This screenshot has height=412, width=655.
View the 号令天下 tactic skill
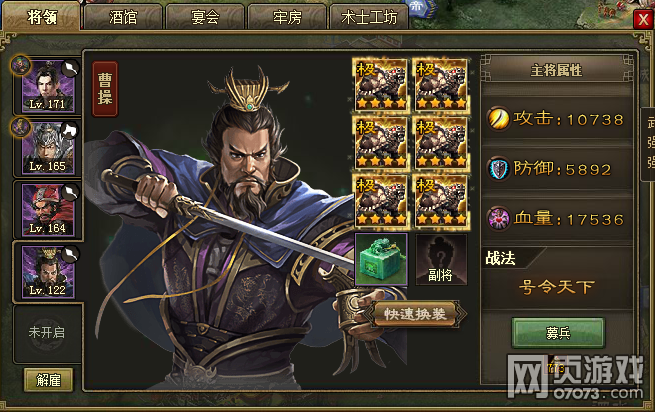click(x=557, y=287)
